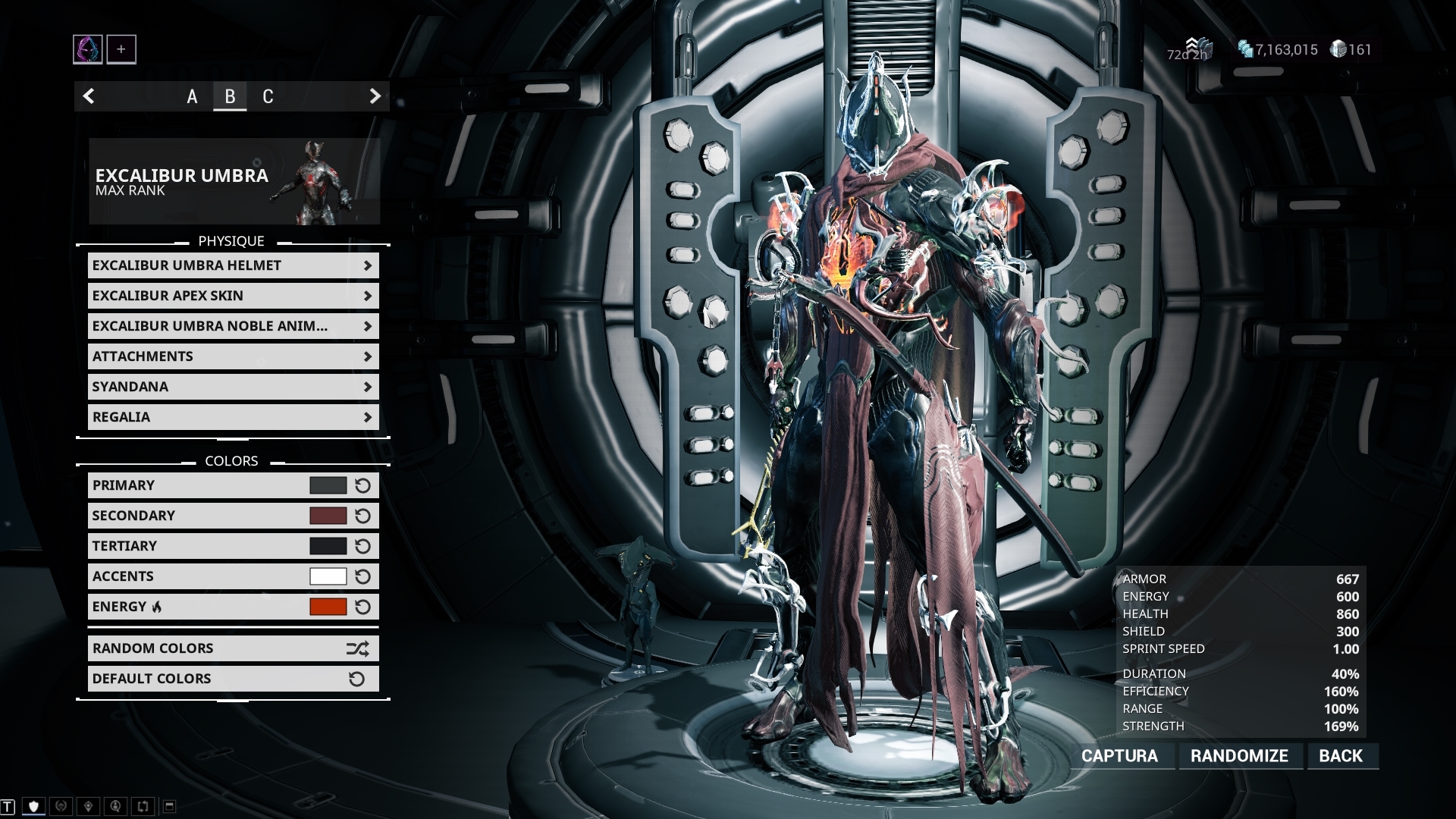Open the Excalibur Apex Skin option
The height and width of the screenshot is (819, 1456).
tap(233, 296)
